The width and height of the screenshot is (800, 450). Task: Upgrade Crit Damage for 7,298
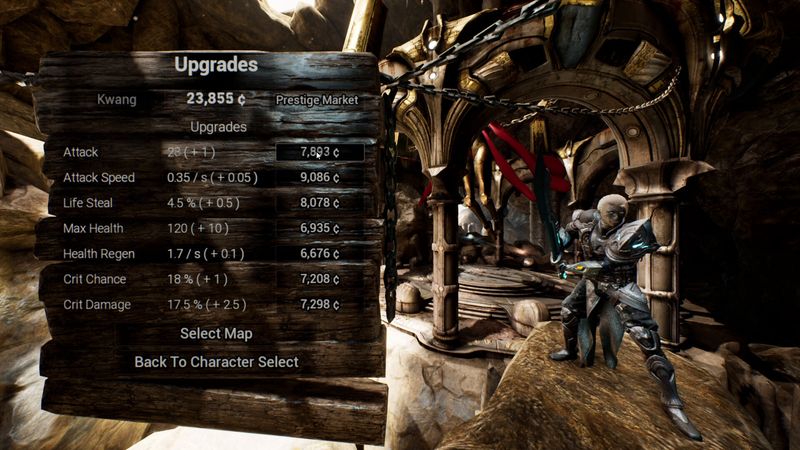320,304
